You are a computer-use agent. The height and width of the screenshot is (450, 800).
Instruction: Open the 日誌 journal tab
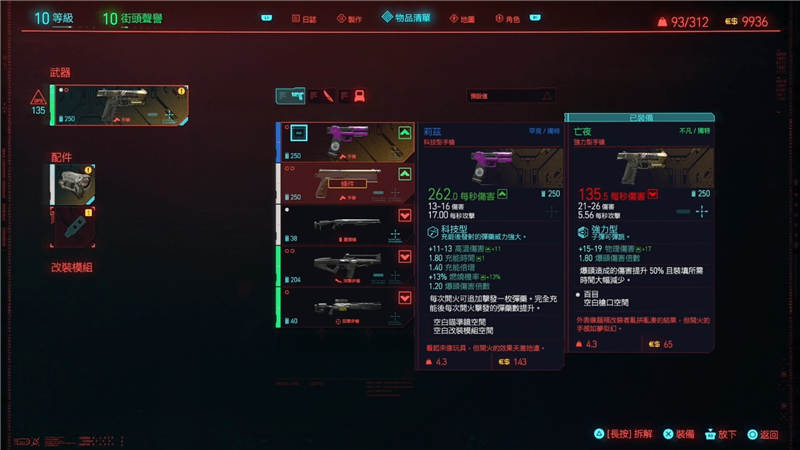coord(304,19)
